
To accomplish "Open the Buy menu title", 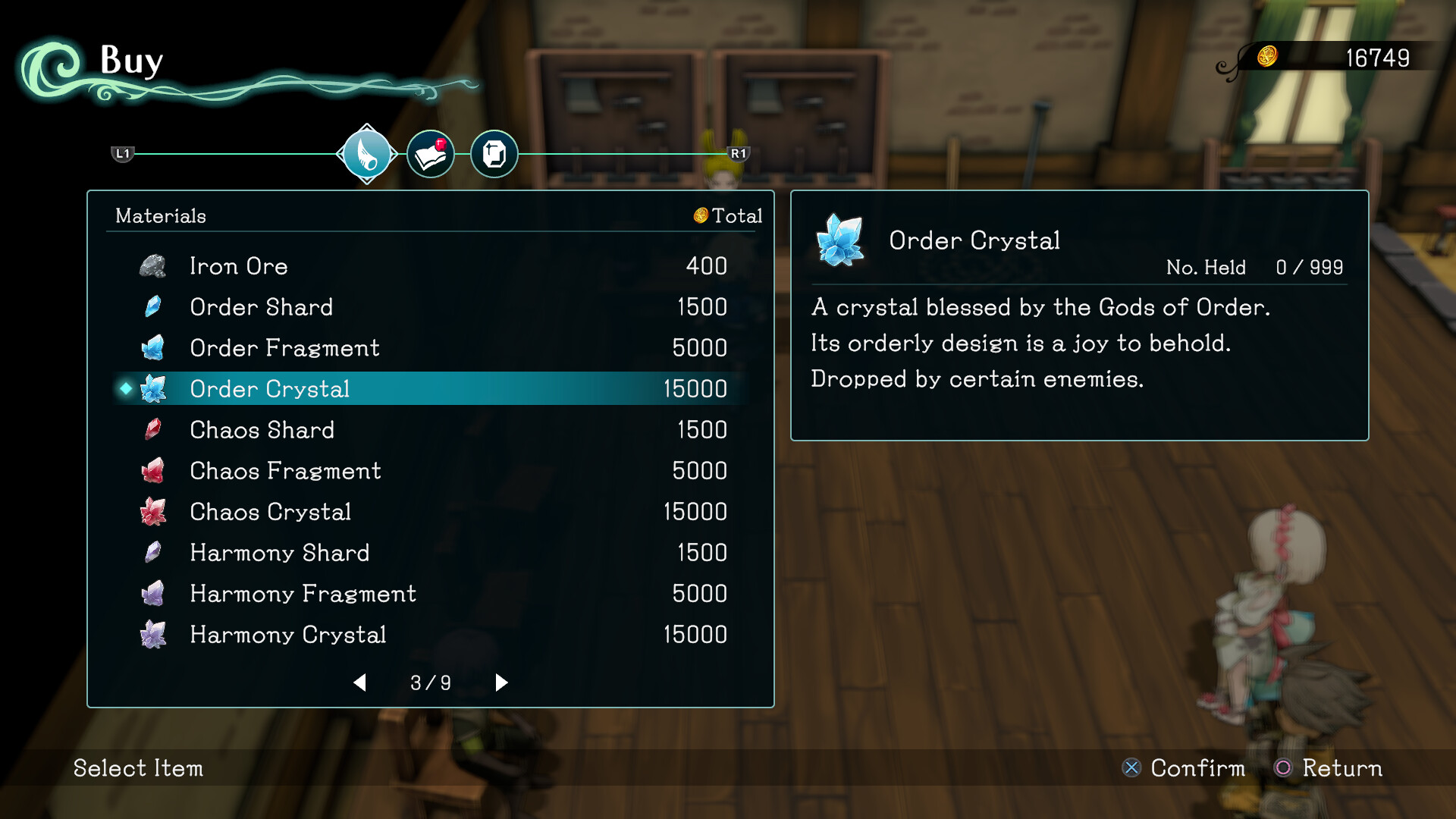I will (131, 61).
